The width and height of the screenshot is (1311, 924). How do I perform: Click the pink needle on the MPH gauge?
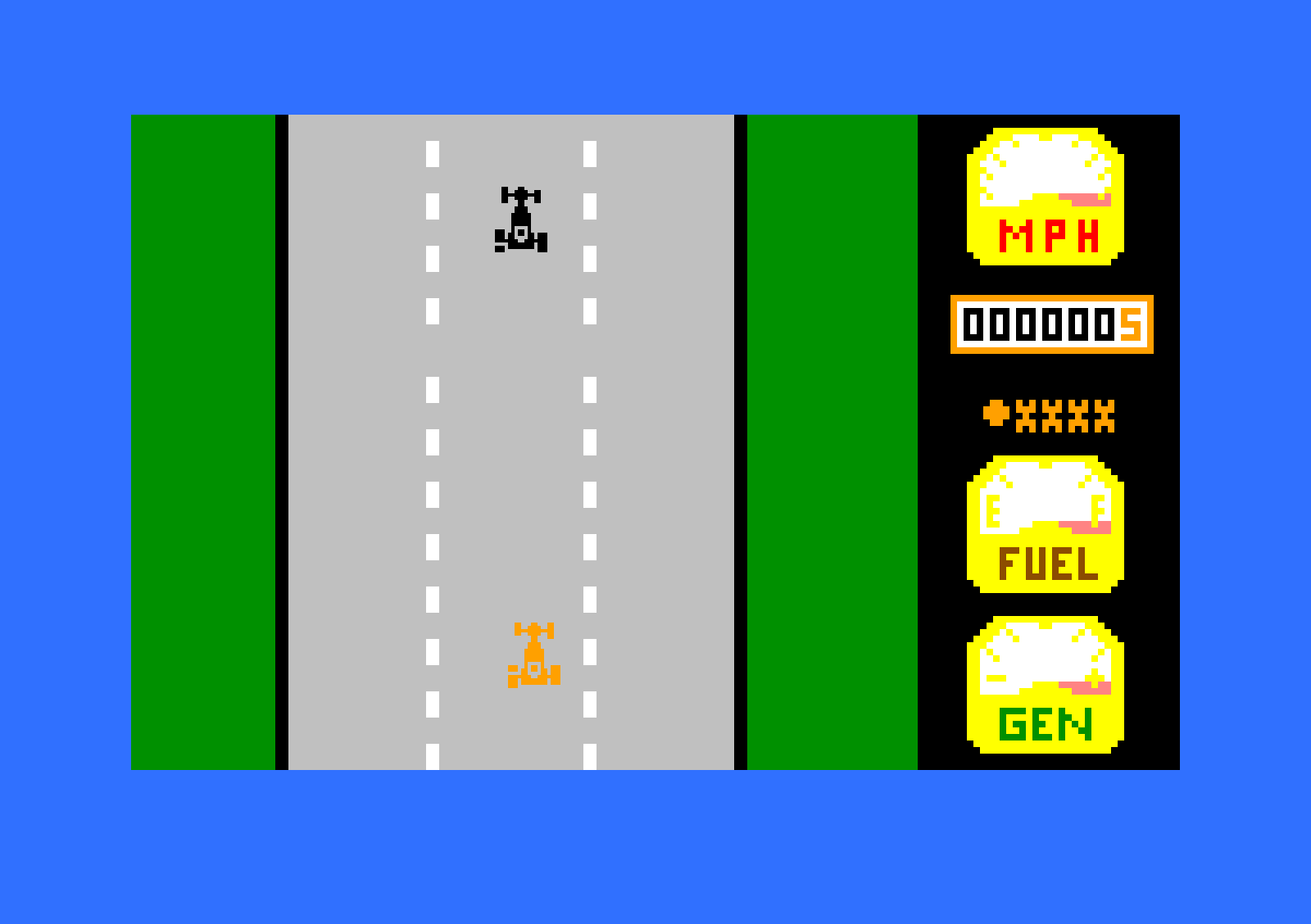click(1086, 200)
